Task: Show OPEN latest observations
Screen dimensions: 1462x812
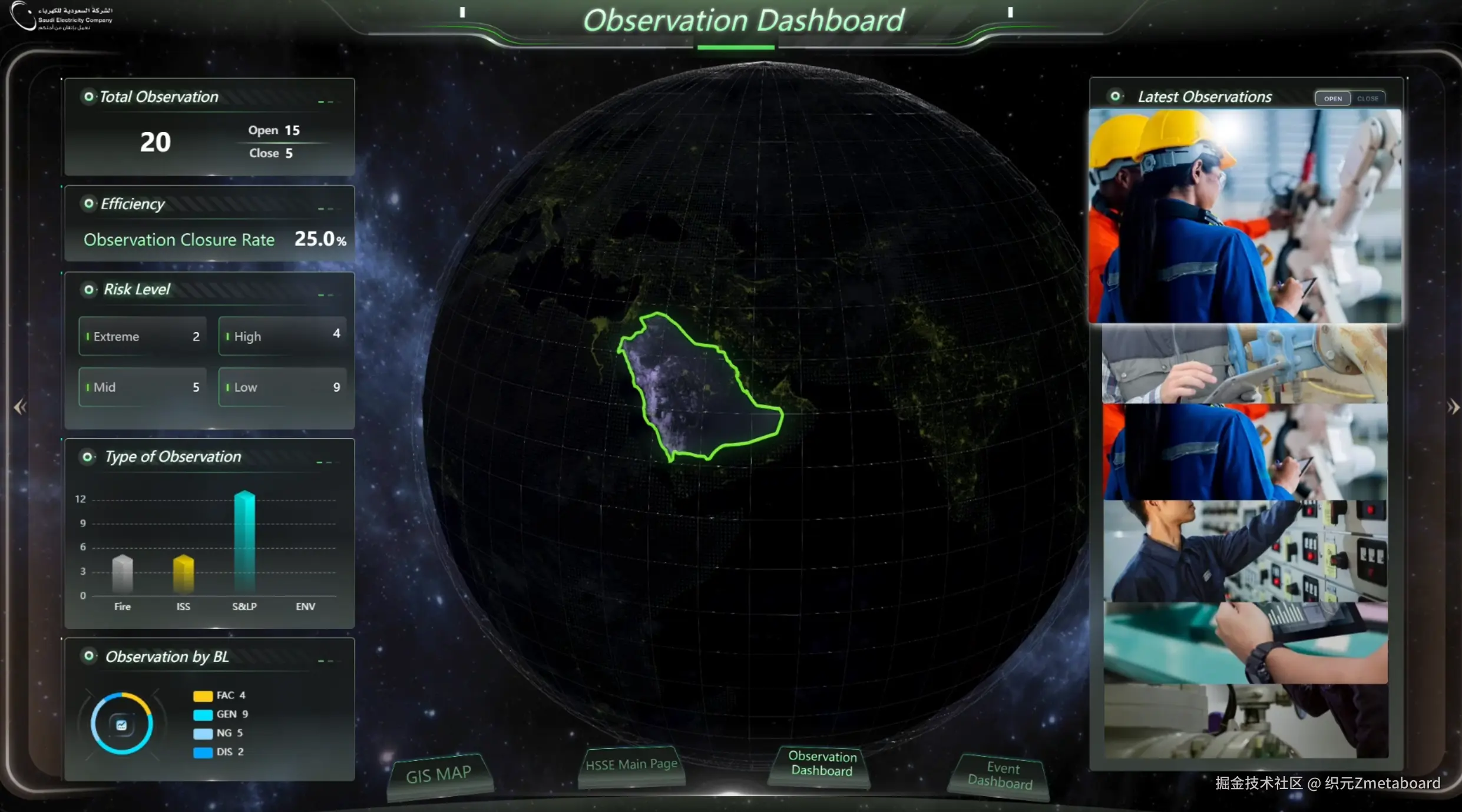Action: coord(1332,99)
